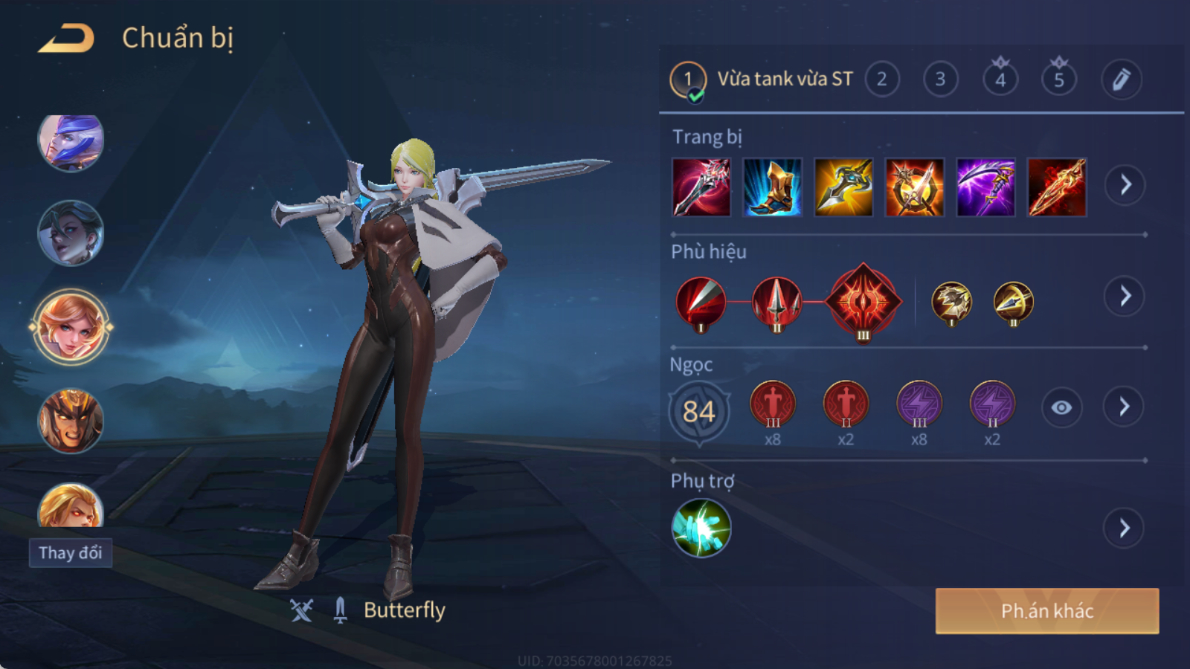Click the "Thay đổi" change button
1190x669 pixels.
point(70,553)
